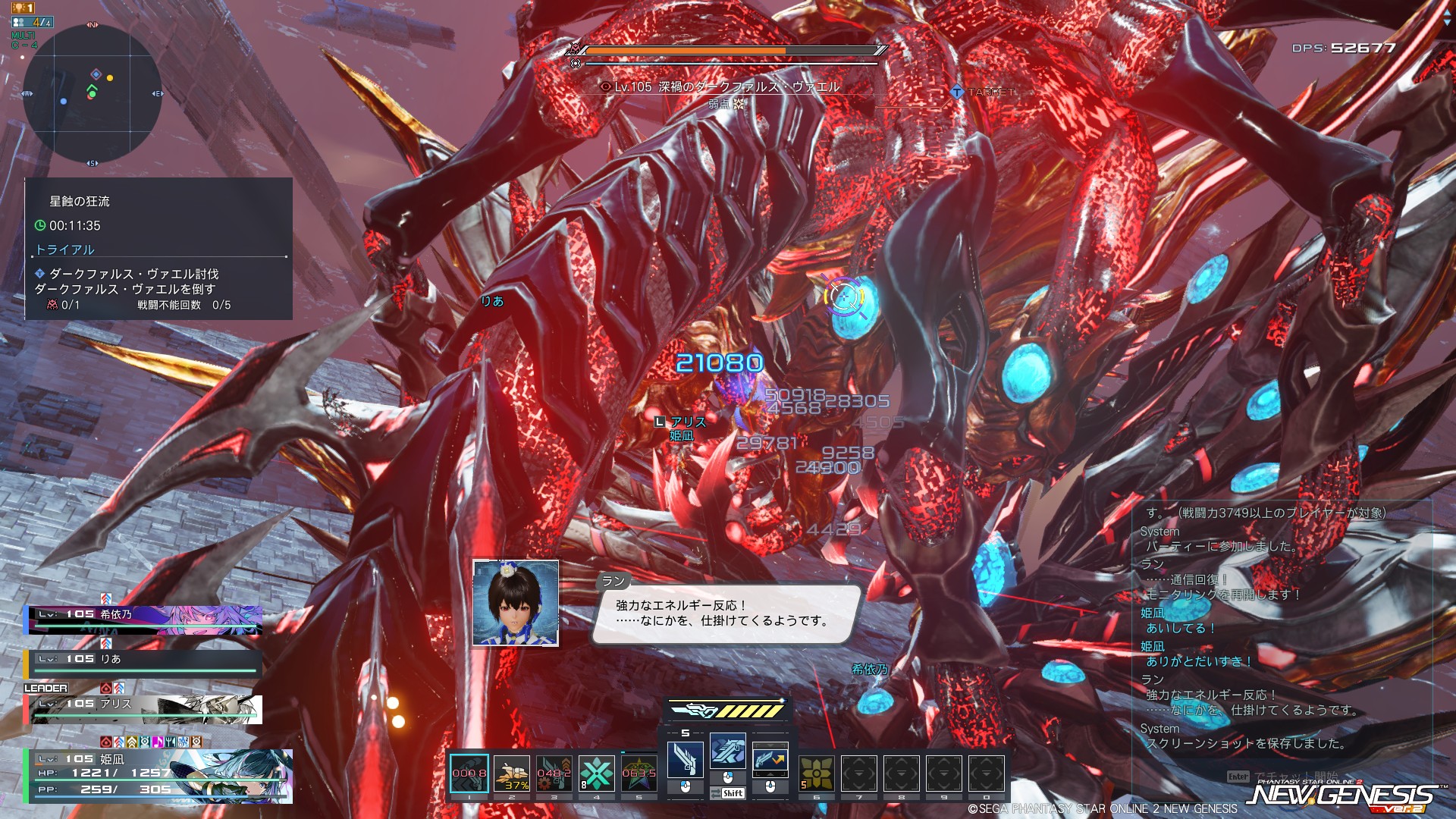Activate the rainbow star skill in slot 5

[639, 773]
